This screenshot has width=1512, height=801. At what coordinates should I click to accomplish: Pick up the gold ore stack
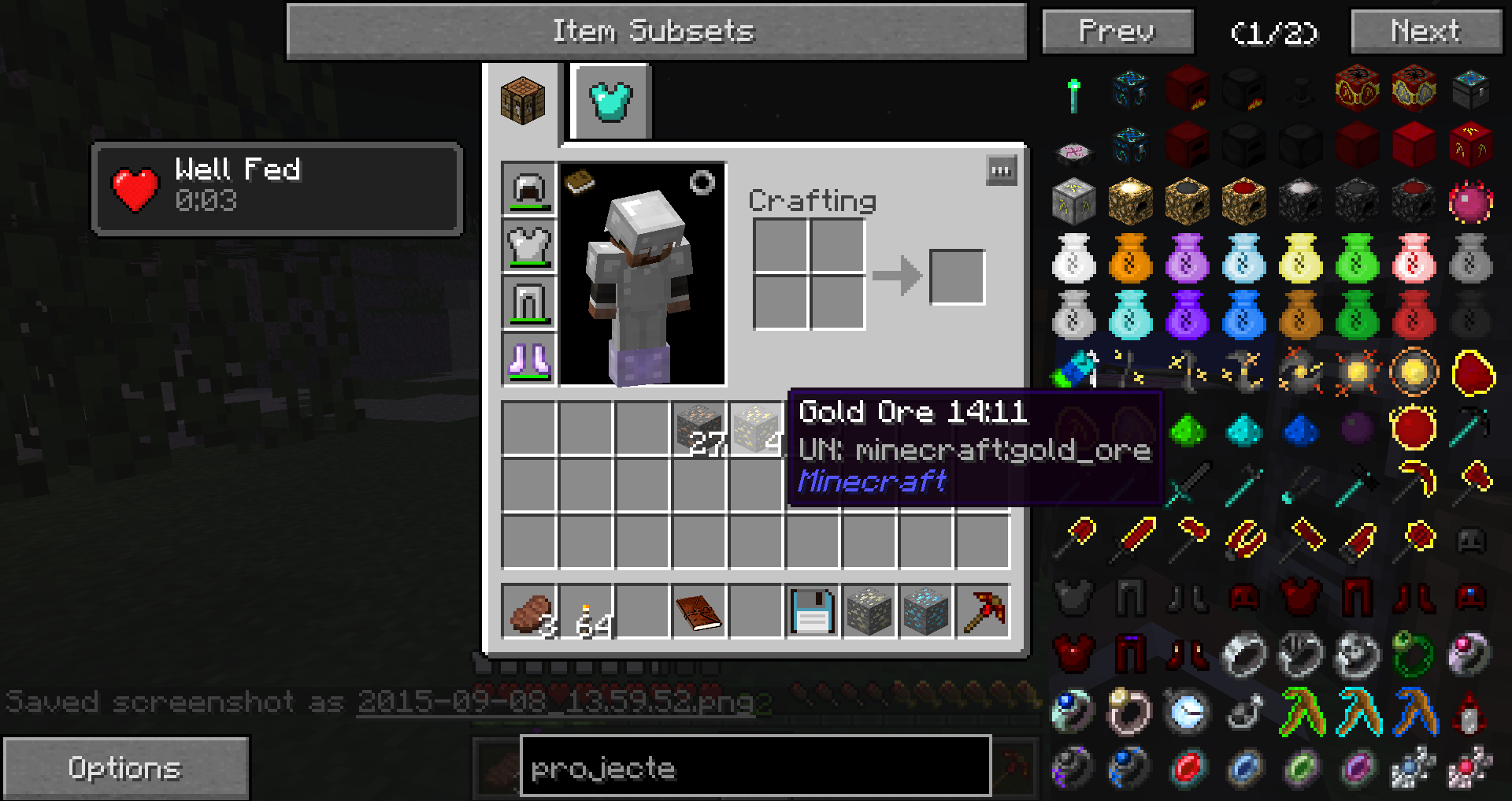[x=756, y=429]
